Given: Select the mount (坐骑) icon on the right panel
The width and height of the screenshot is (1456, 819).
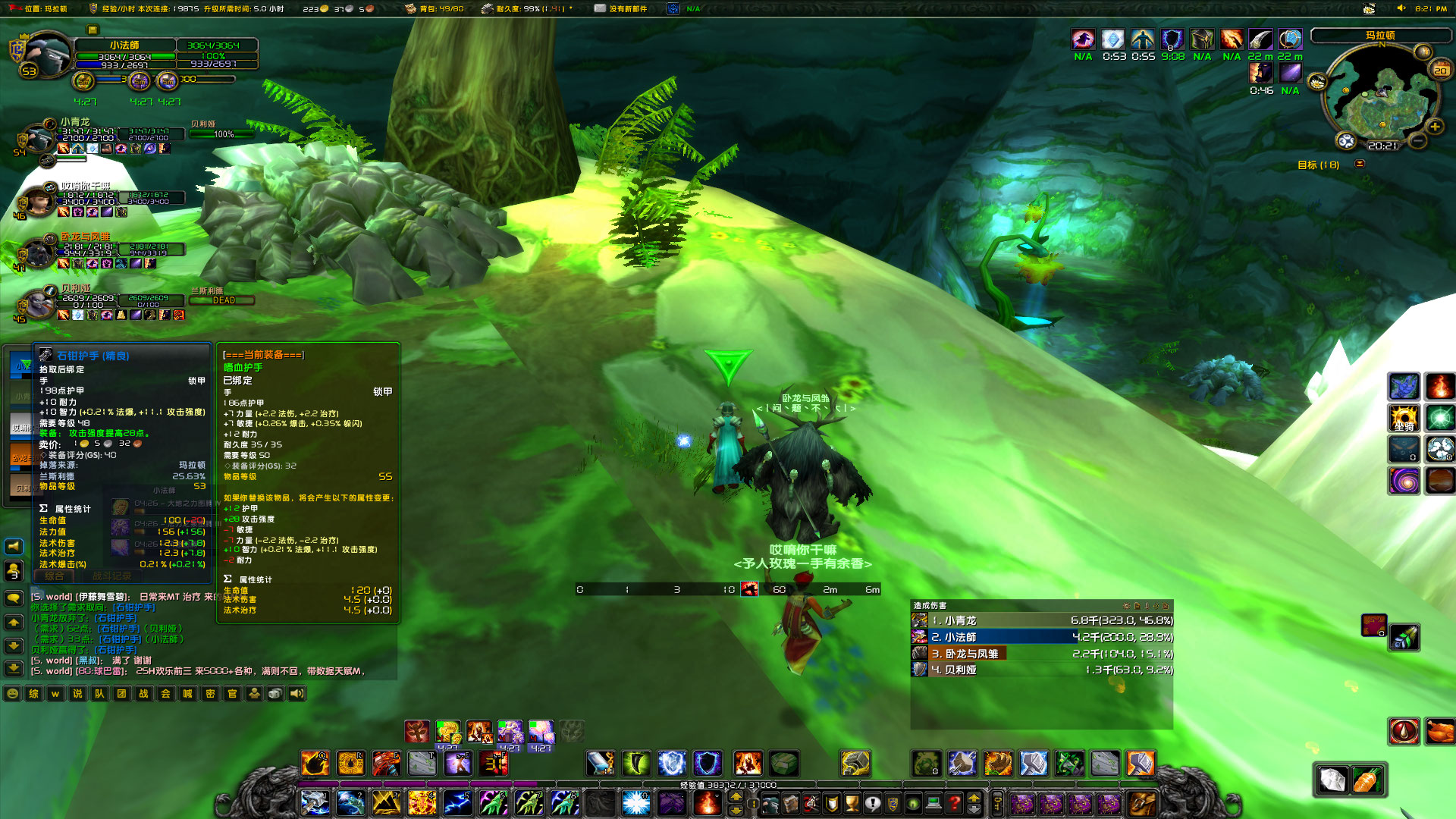Looking at the screenshot, I should (x=1404, y=418).
